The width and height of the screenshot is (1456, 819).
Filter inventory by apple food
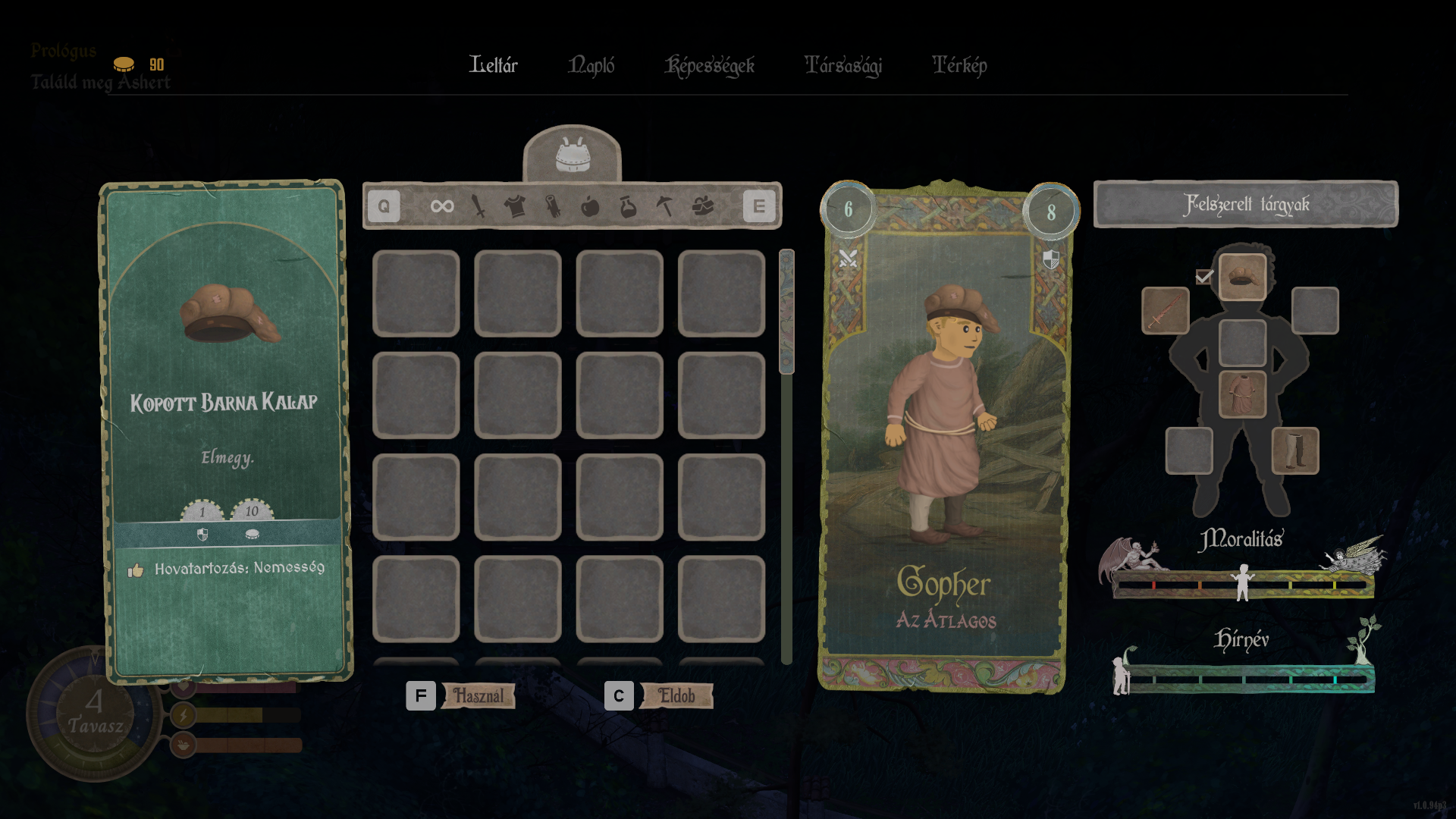pyautogui.click(x=590, y=206)
